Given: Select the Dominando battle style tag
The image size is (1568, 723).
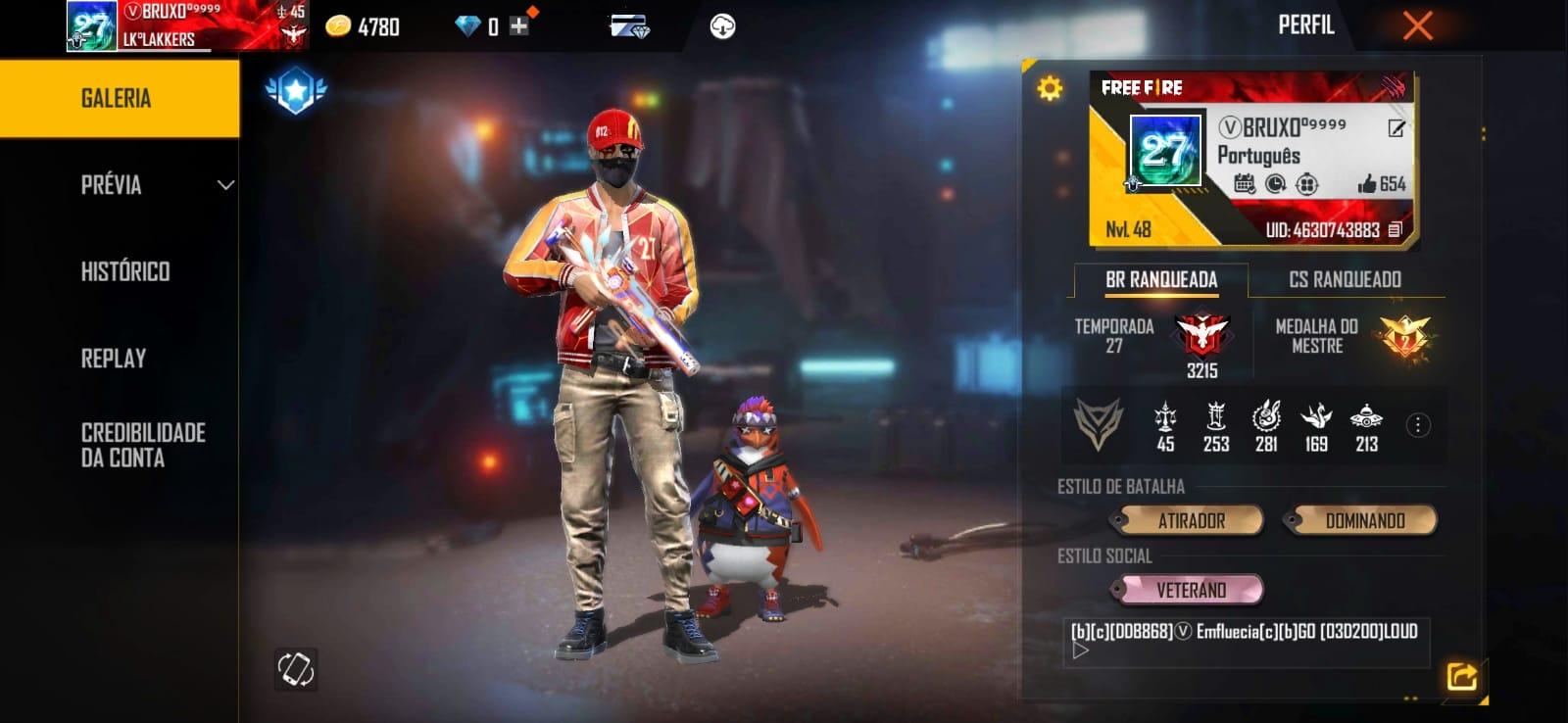Looking at the screenshot, I should (x=1364, y=521).
